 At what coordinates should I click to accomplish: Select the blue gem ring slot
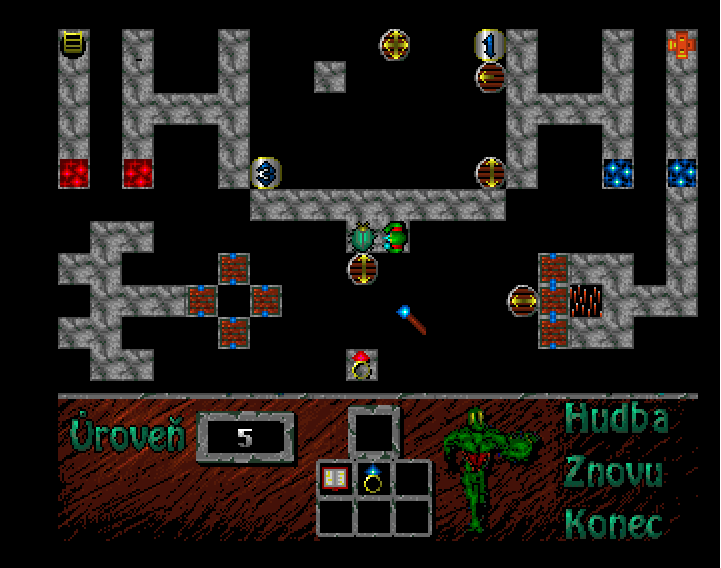(x=374, y=479)
